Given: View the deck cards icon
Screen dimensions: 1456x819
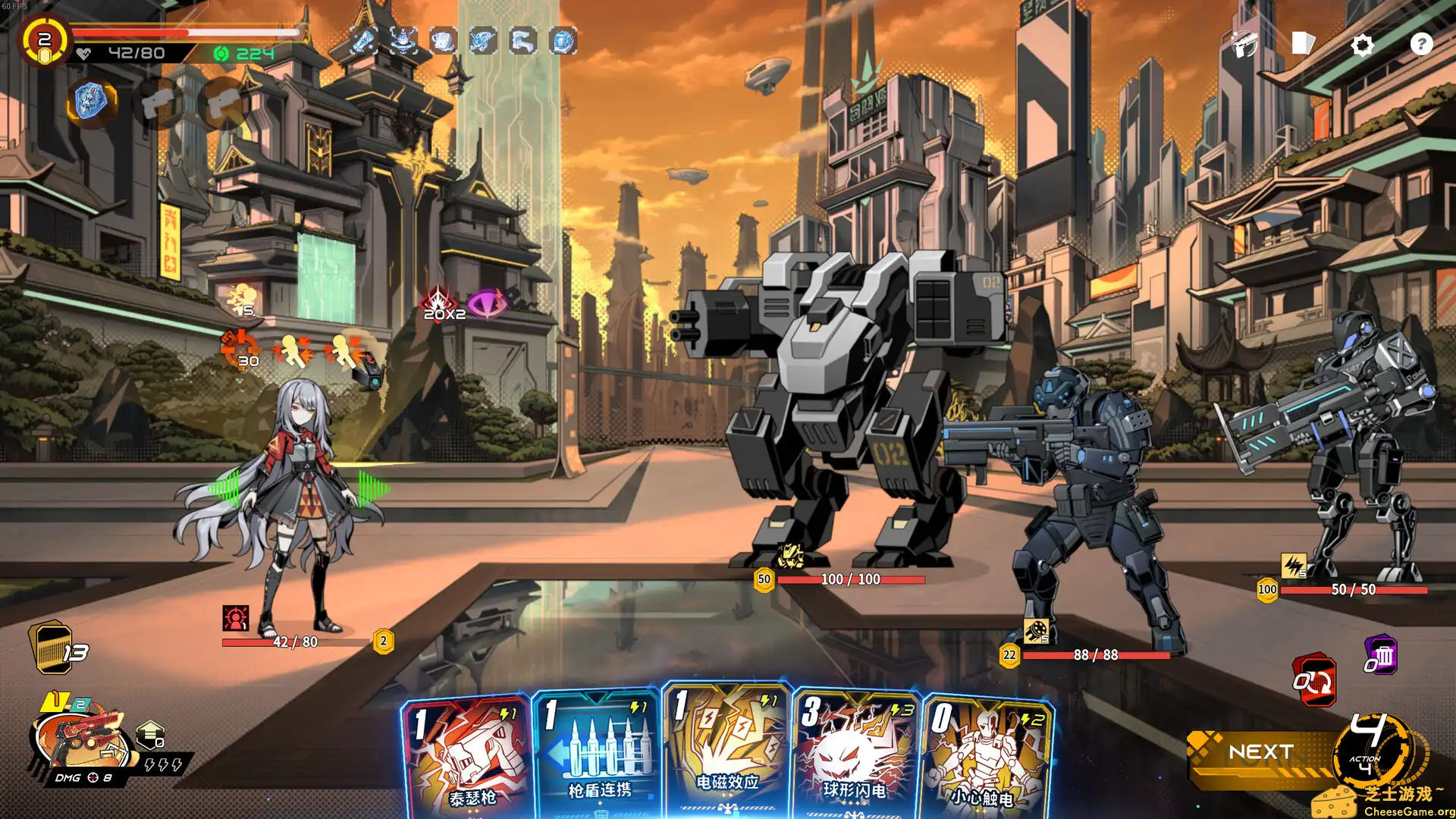Looking at the screenshot, I should click(1303, 43).
